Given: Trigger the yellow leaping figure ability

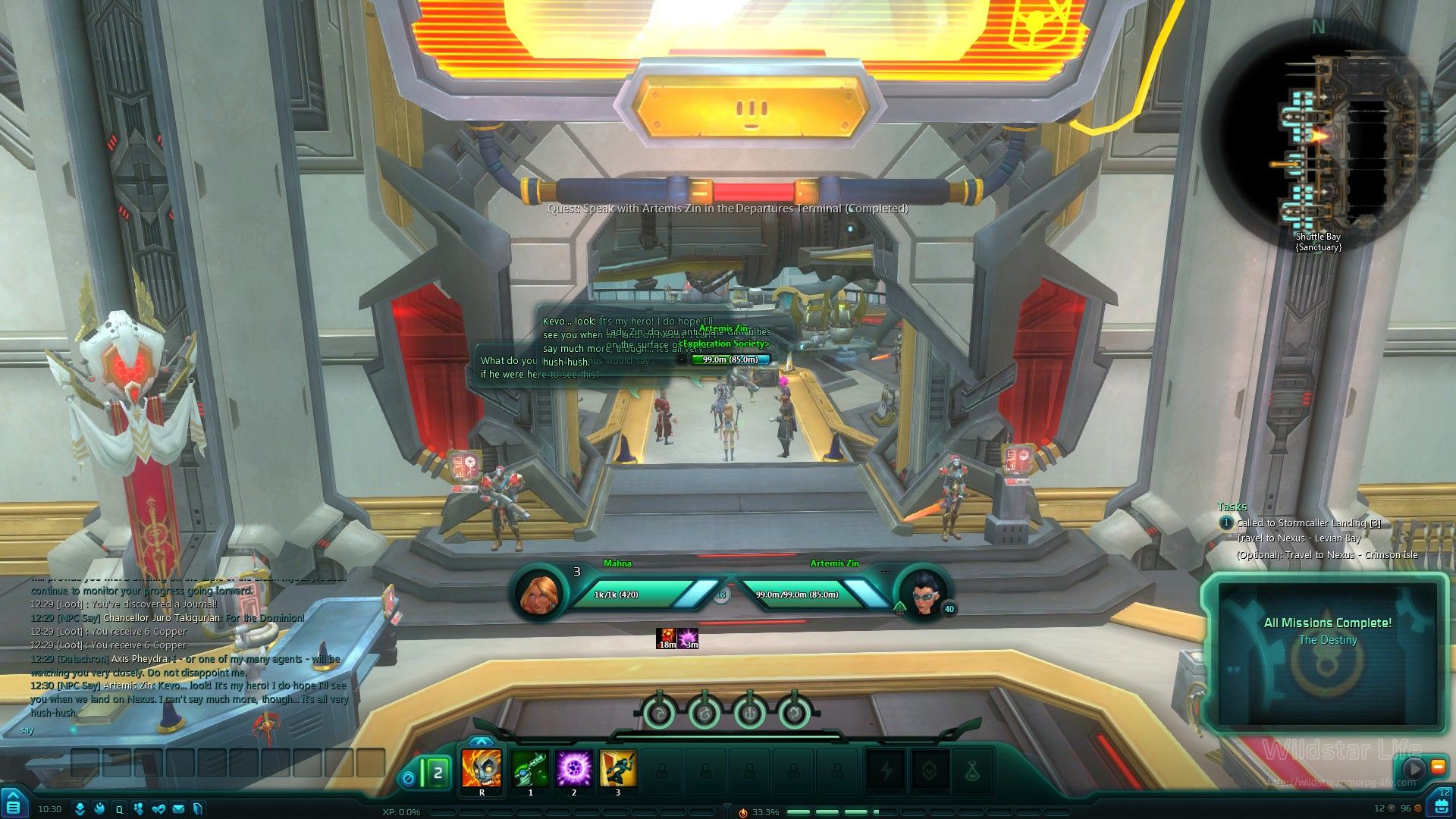Looking at the screenshot, I should (618, 768).
